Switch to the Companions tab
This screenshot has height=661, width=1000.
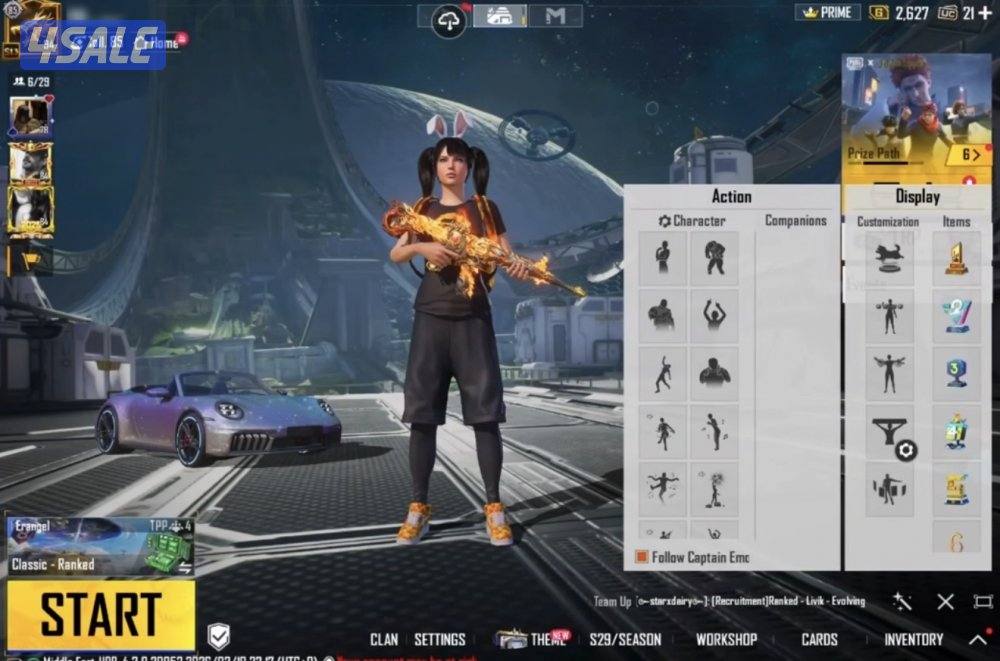point(796,220)
